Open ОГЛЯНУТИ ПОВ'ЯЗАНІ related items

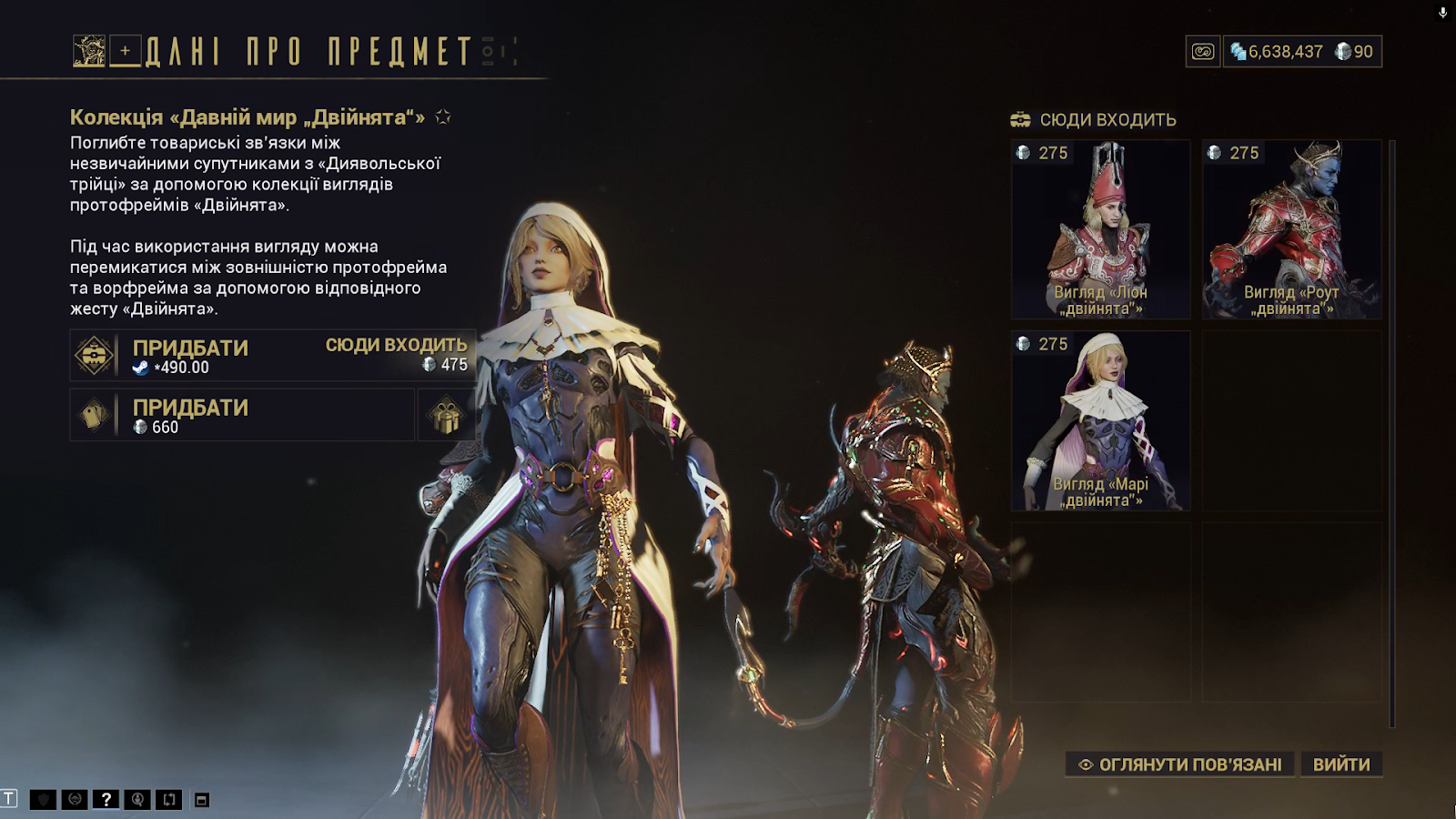tap(1180, 764)
